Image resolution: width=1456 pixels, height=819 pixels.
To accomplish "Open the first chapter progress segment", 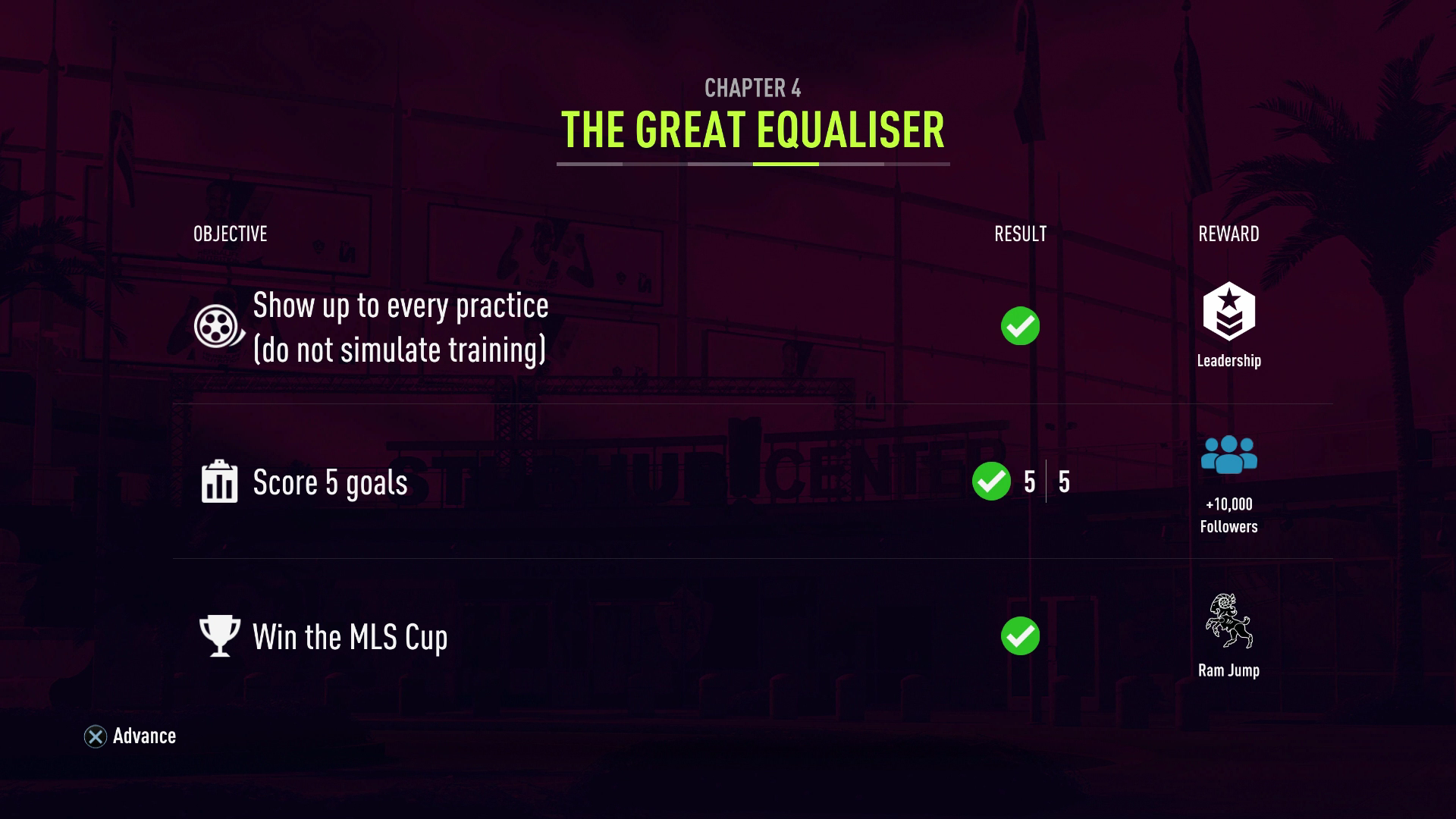I will pyautogui.click(x=588, y=161).
